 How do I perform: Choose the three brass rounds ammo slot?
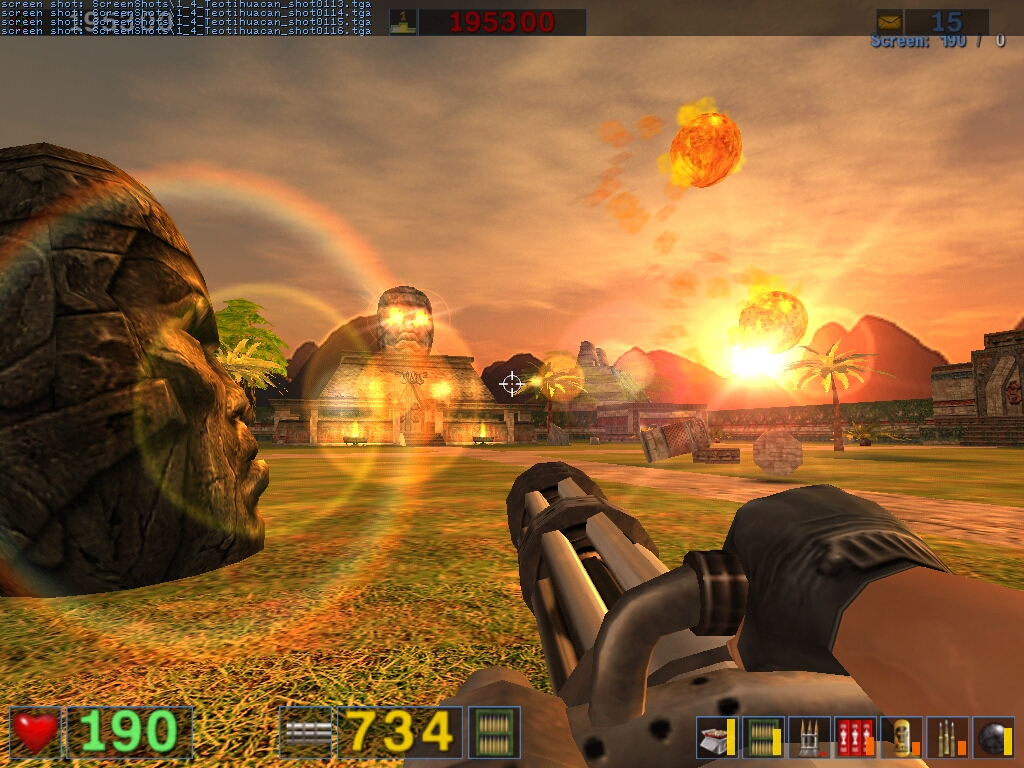click(x=947, y=738)
